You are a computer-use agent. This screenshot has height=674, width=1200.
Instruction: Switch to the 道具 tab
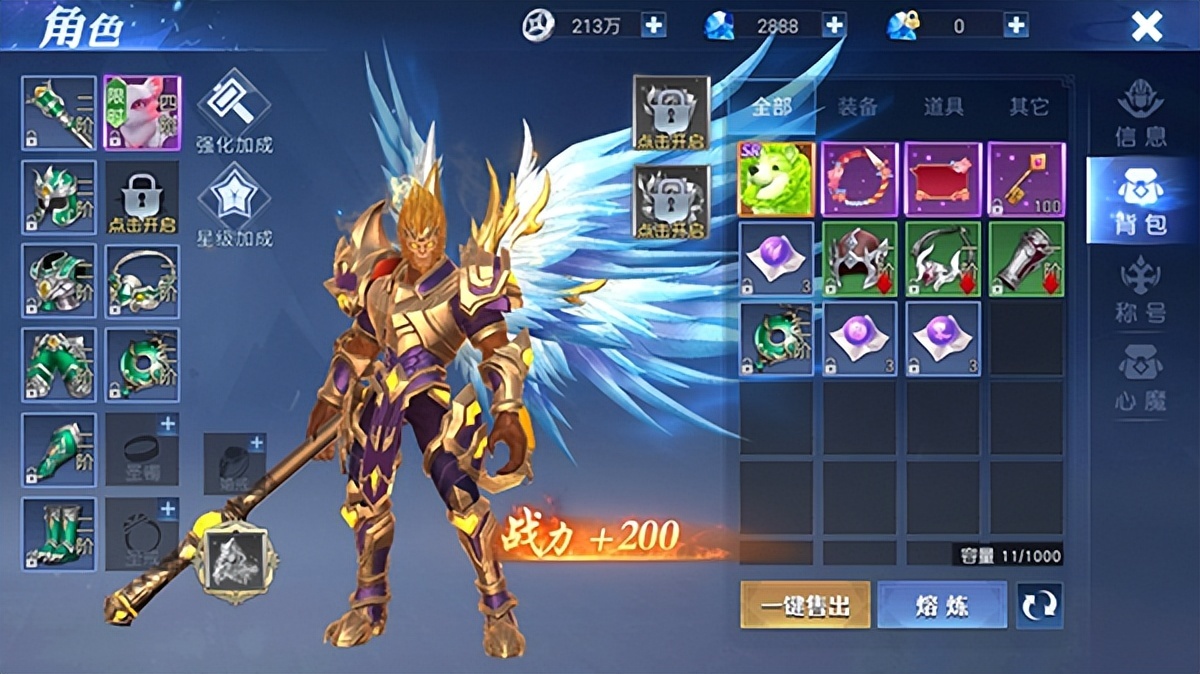pyautogui.click(x=943, y=107)
